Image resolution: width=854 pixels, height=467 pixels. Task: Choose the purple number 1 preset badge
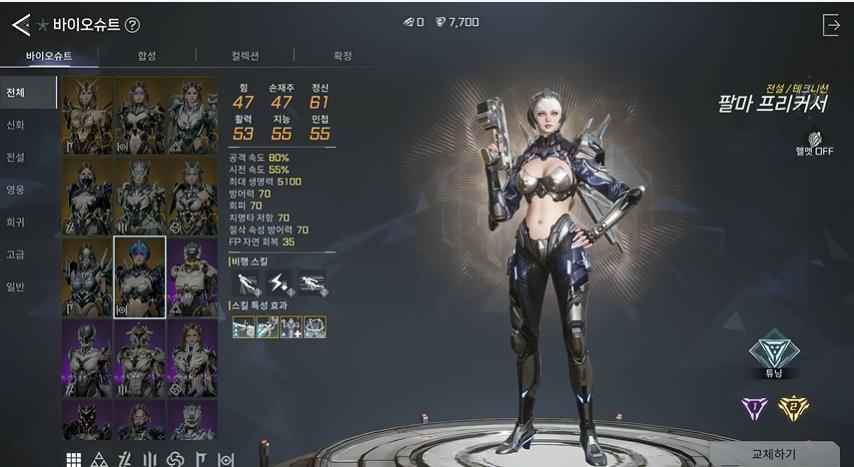point(753,408)
